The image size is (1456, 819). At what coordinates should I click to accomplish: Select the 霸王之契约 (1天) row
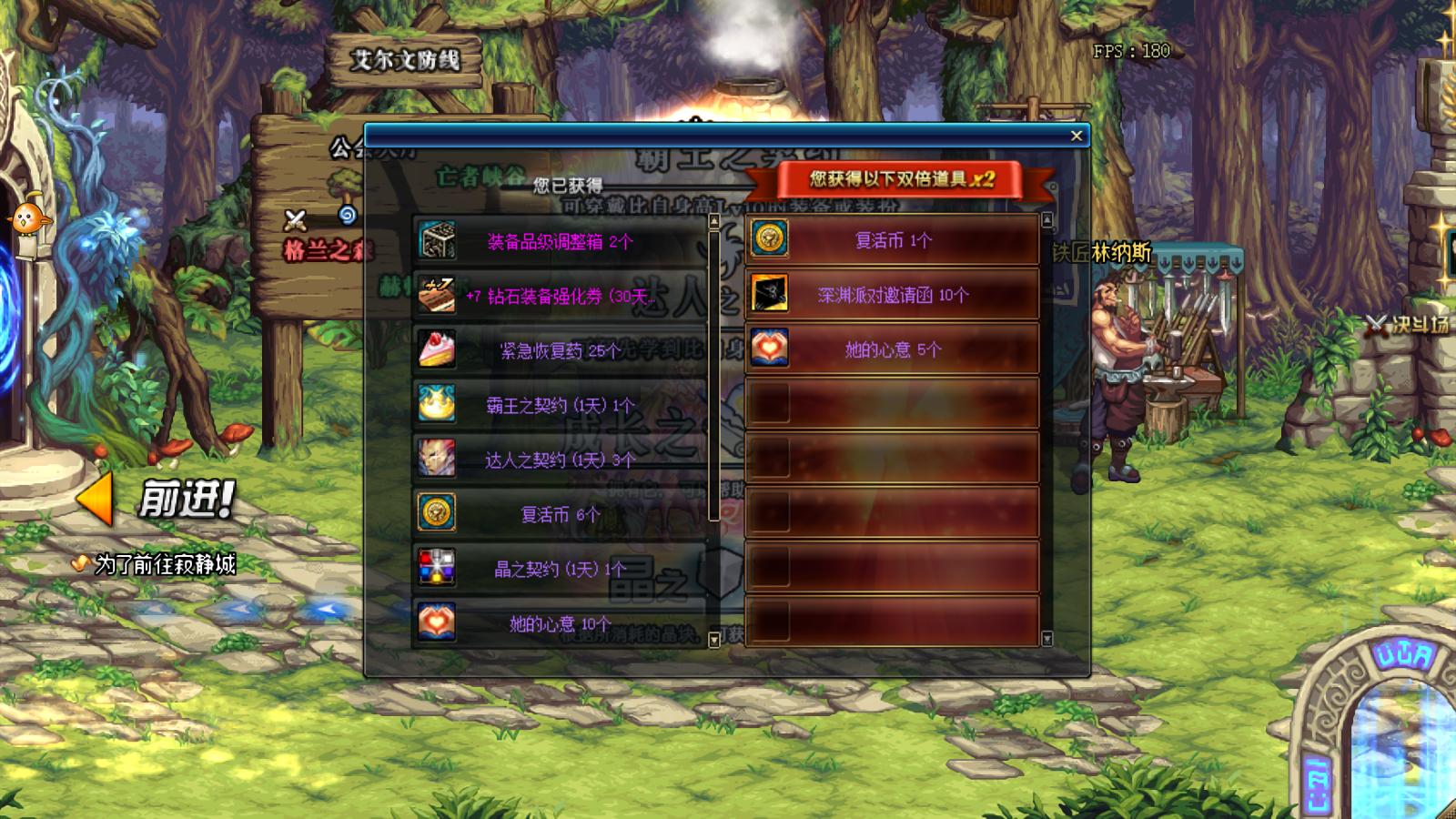[559, 405]
